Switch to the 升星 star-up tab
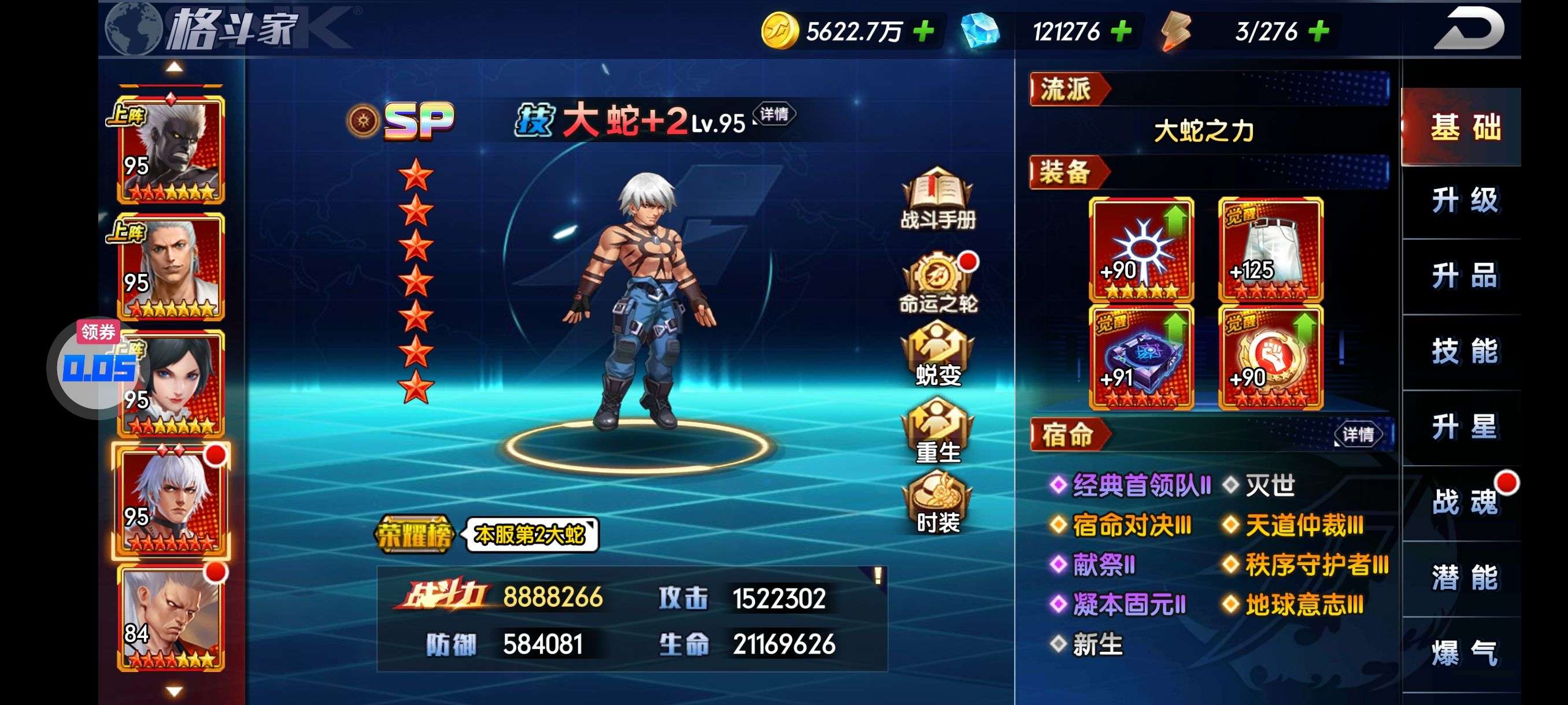Viewport: 1568px width, 705px height. (x=1463, y=427)
